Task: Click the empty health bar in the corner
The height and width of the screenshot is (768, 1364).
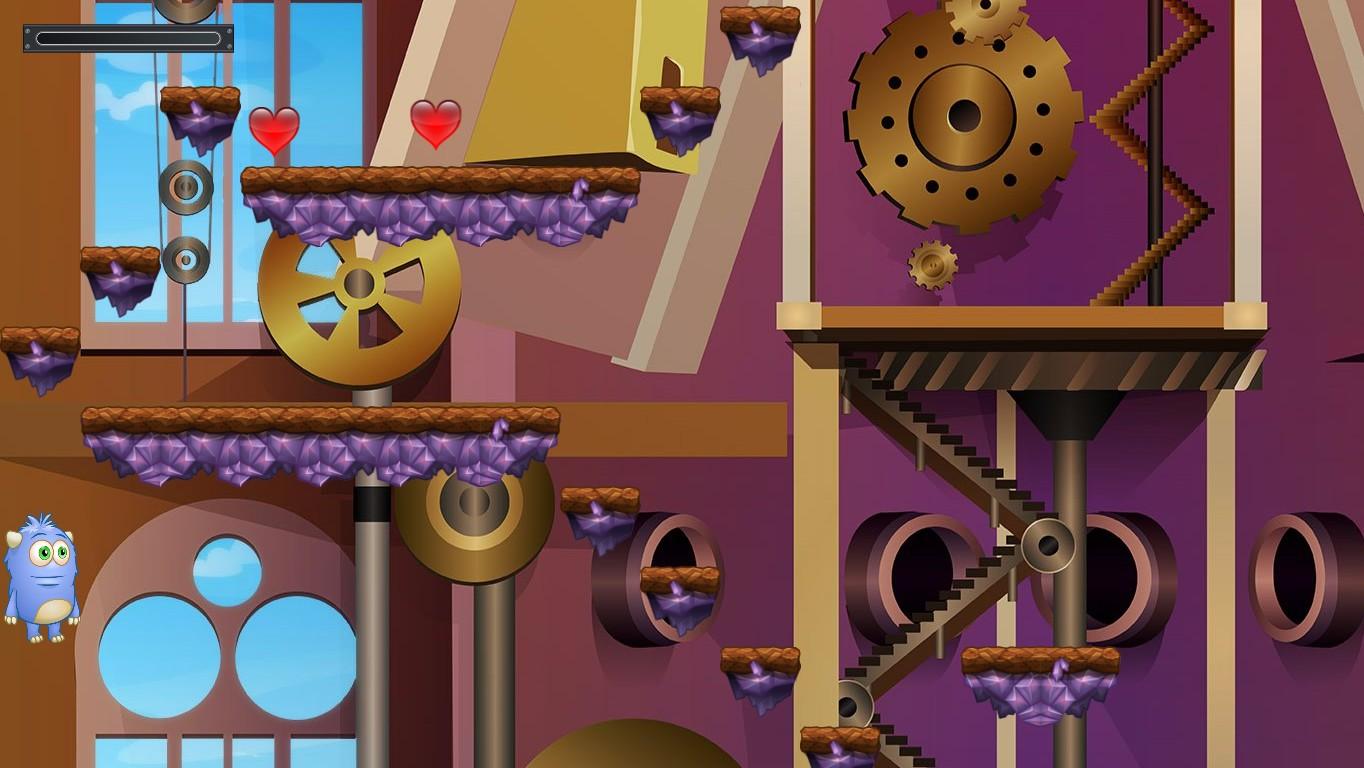Action: (x=127, y=37)
